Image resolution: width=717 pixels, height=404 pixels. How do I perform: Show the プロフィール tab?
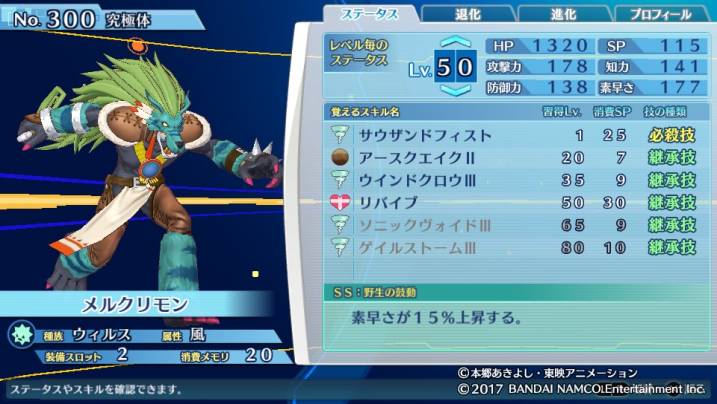658,14
